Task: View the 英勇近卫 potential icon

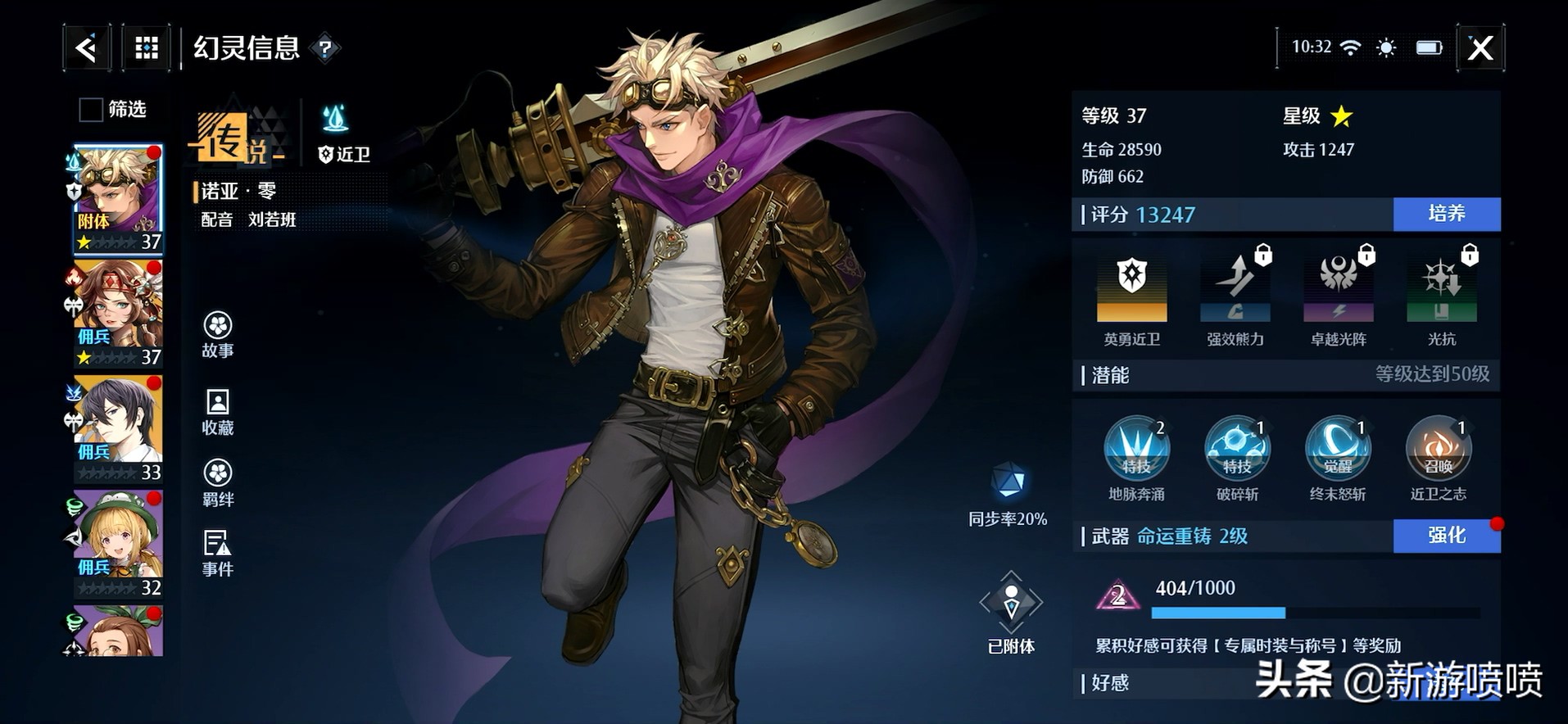Action: (1131, 288)
